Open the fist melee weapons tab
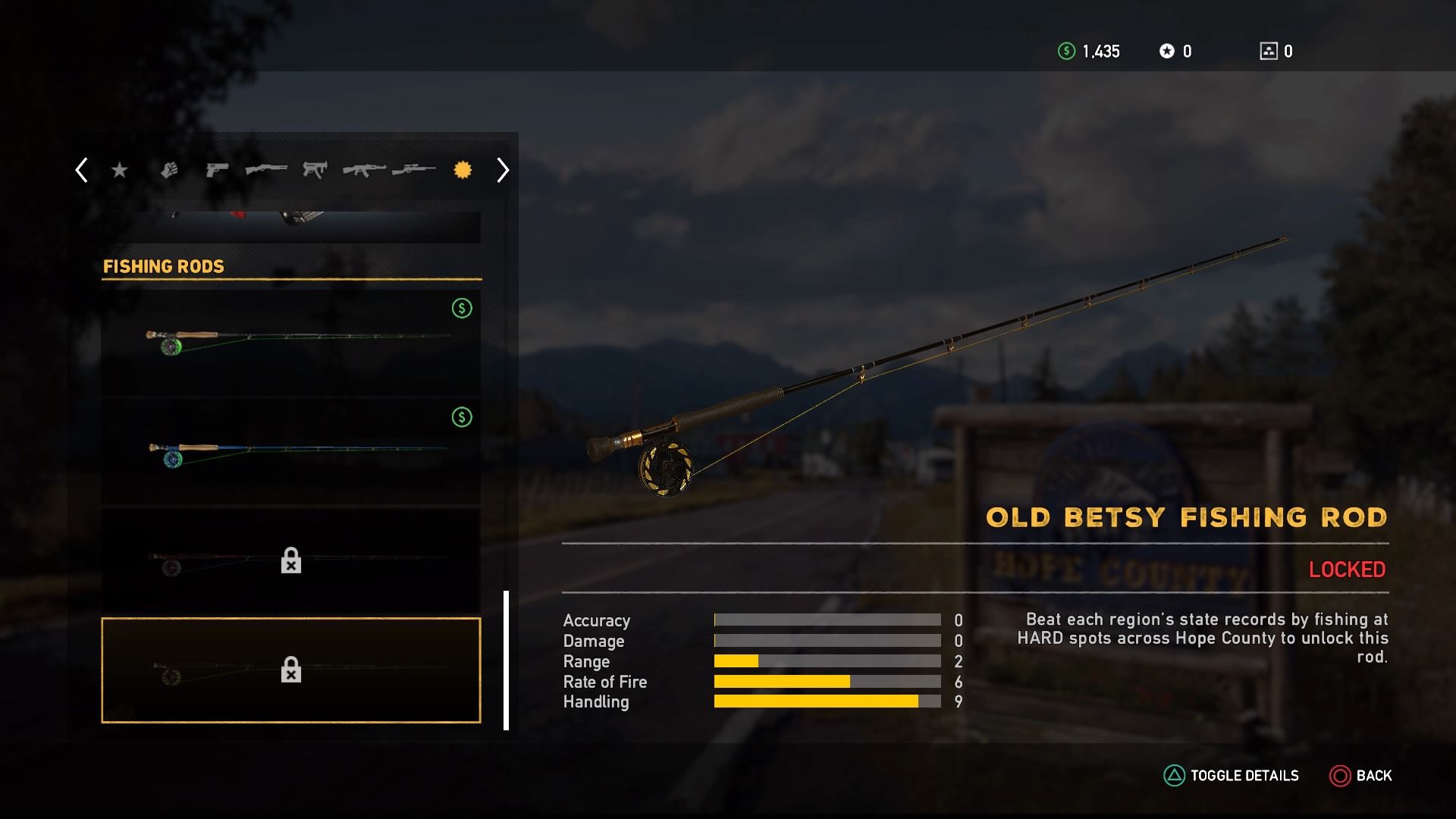The width and height of the screenshot is (1456, 819). [x=169, y=170]
